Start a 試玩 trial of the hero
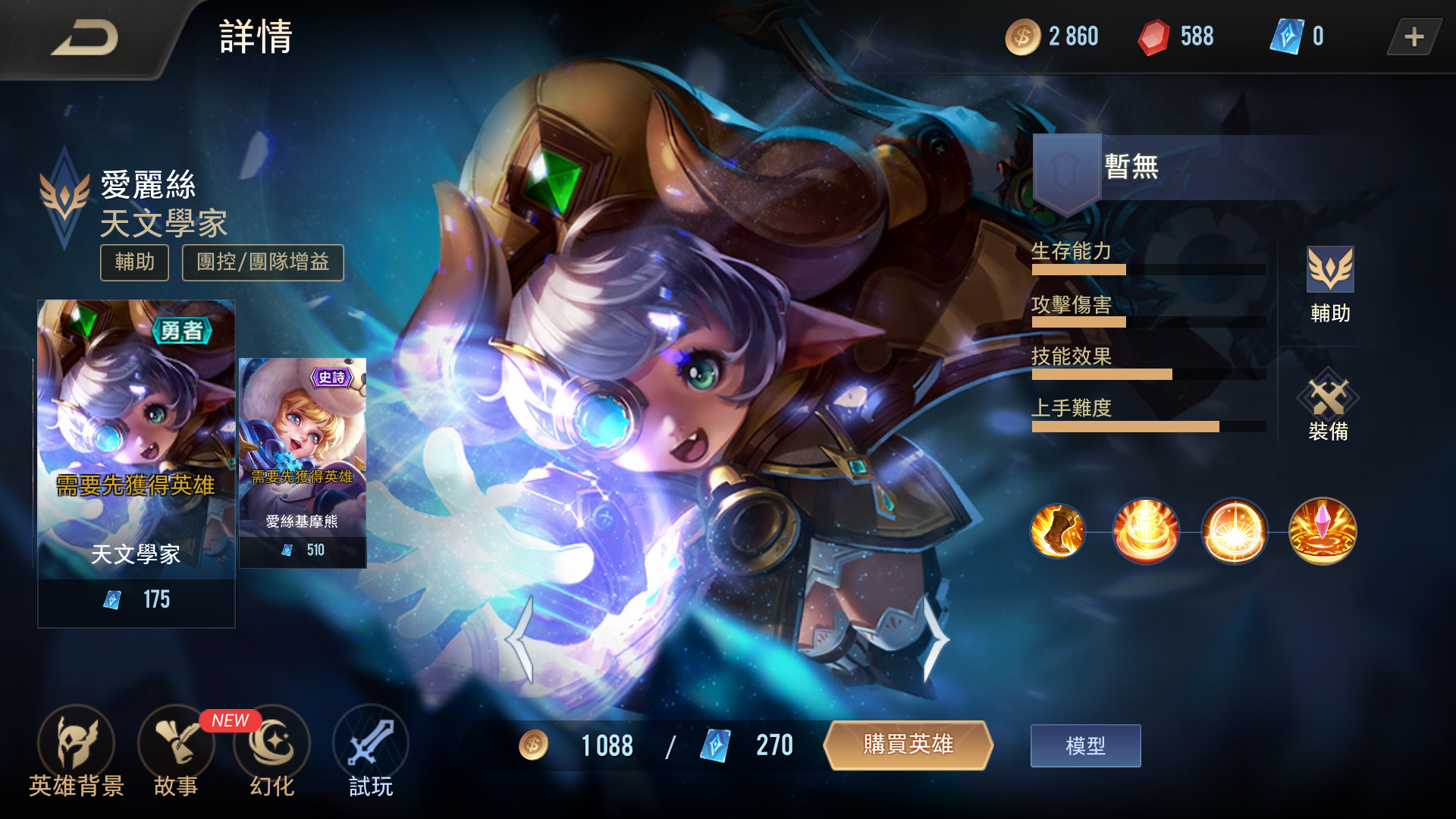Viewport: 1456px width, 819px height. tap(371, 751)
